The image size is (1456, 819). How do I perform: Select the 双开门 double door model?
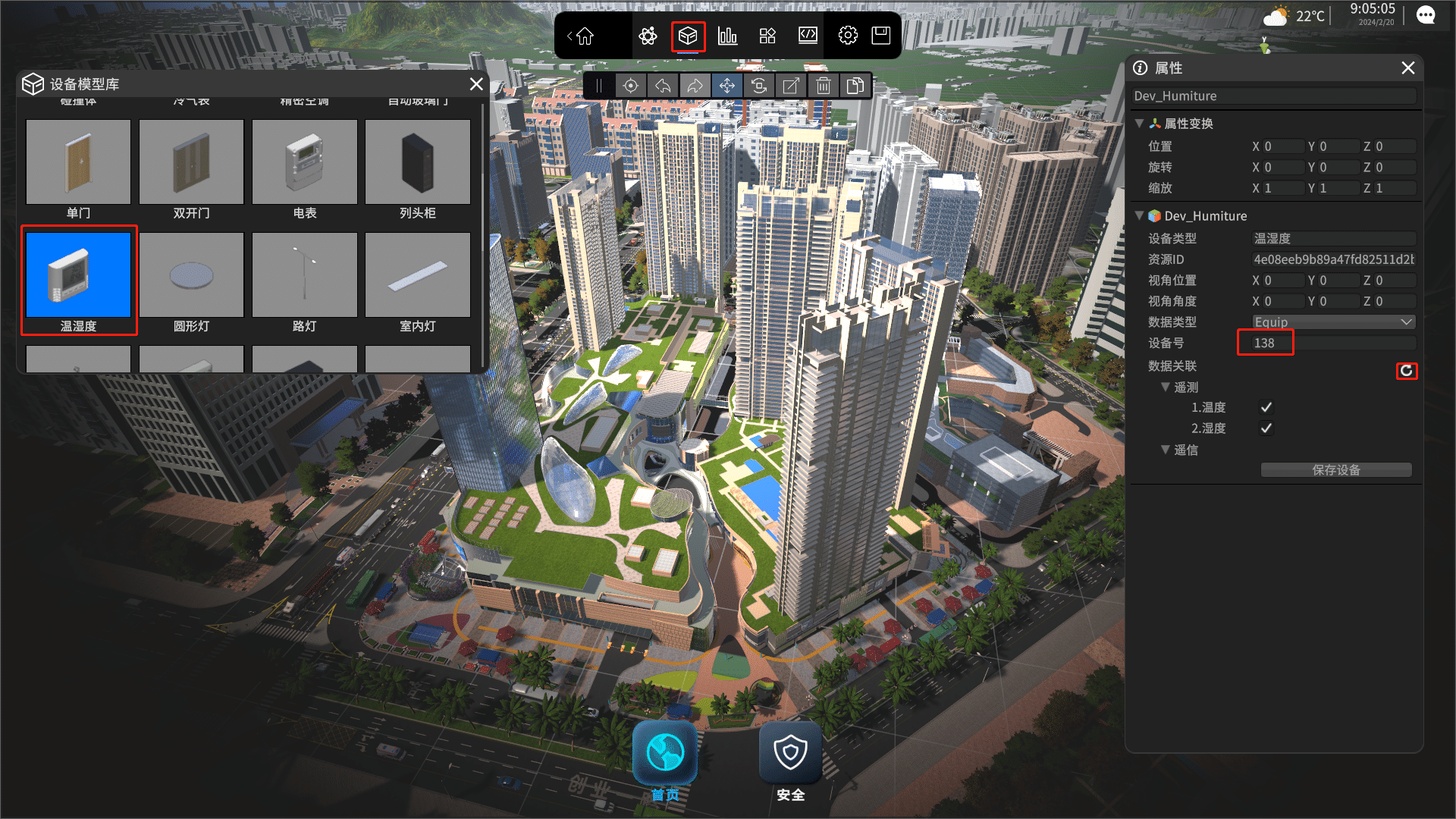(191, 162)
